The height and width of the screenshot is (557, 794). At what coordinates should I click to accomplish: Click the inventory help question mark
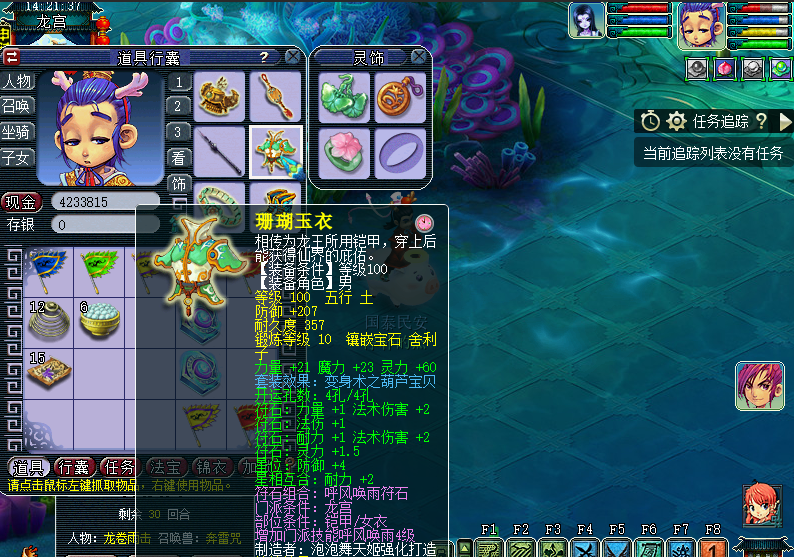263,57
